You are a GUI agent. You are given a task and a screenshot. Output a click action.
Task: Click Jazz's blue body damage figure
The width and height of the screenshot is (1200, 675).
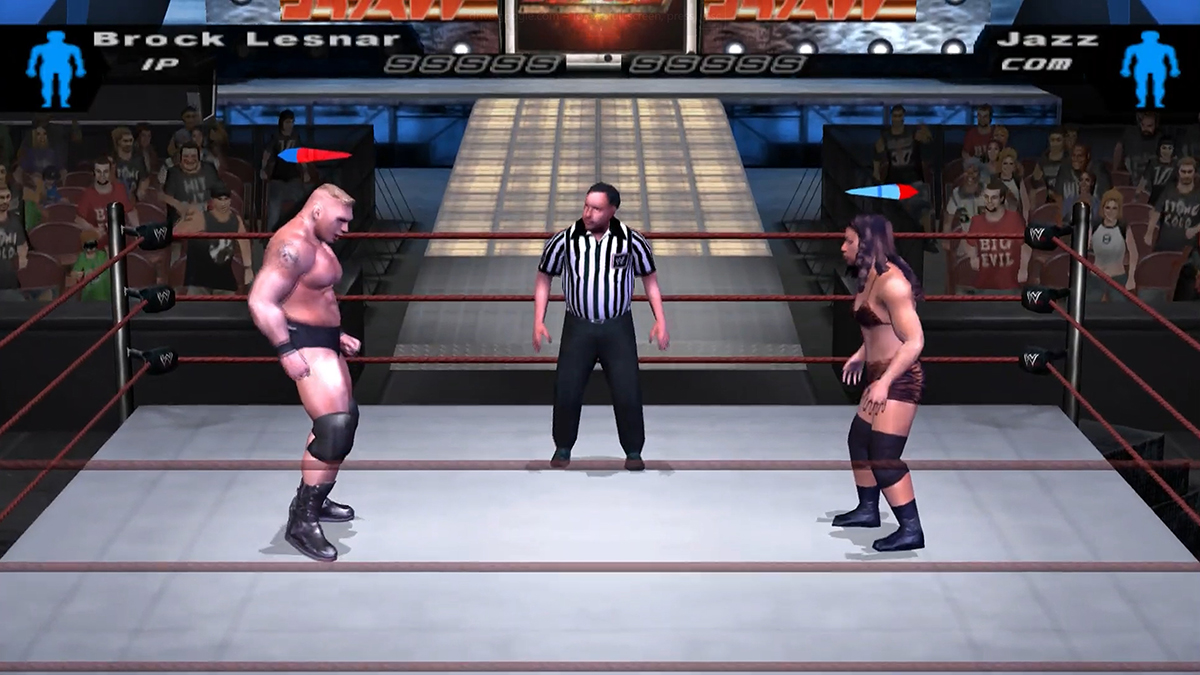point(1149,67)
